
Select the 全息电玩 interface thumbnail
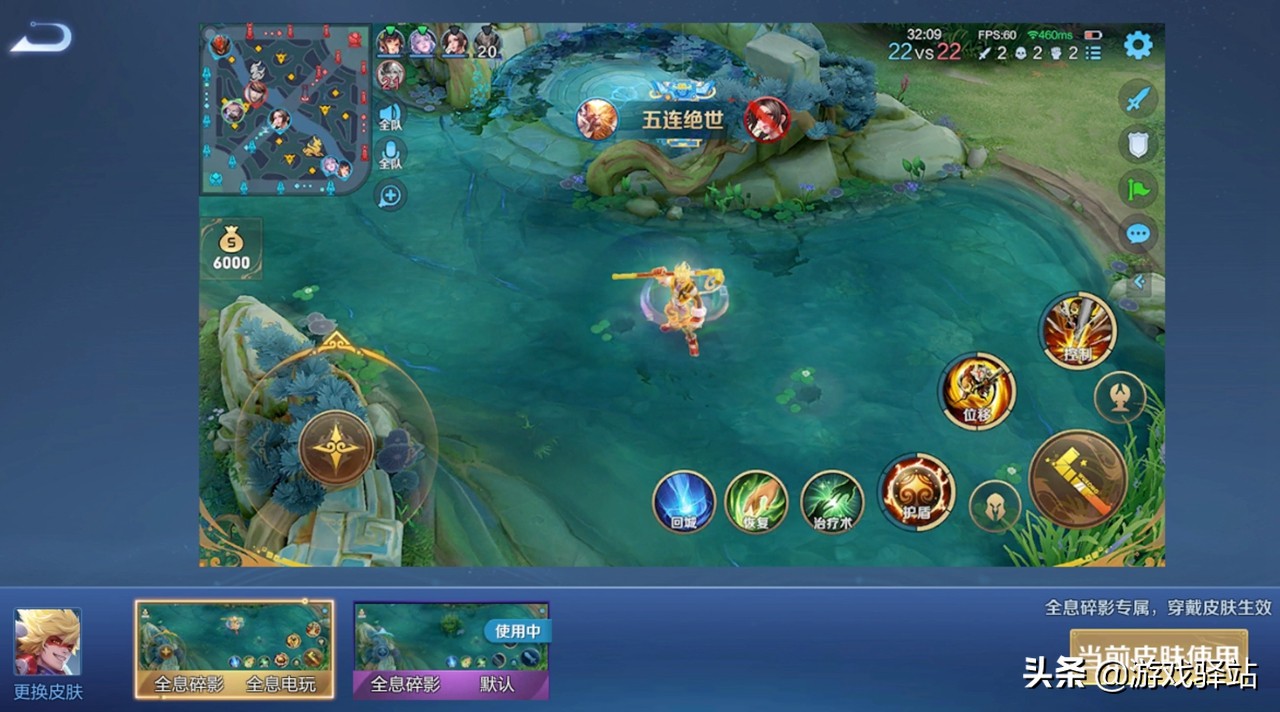[234, 649]
